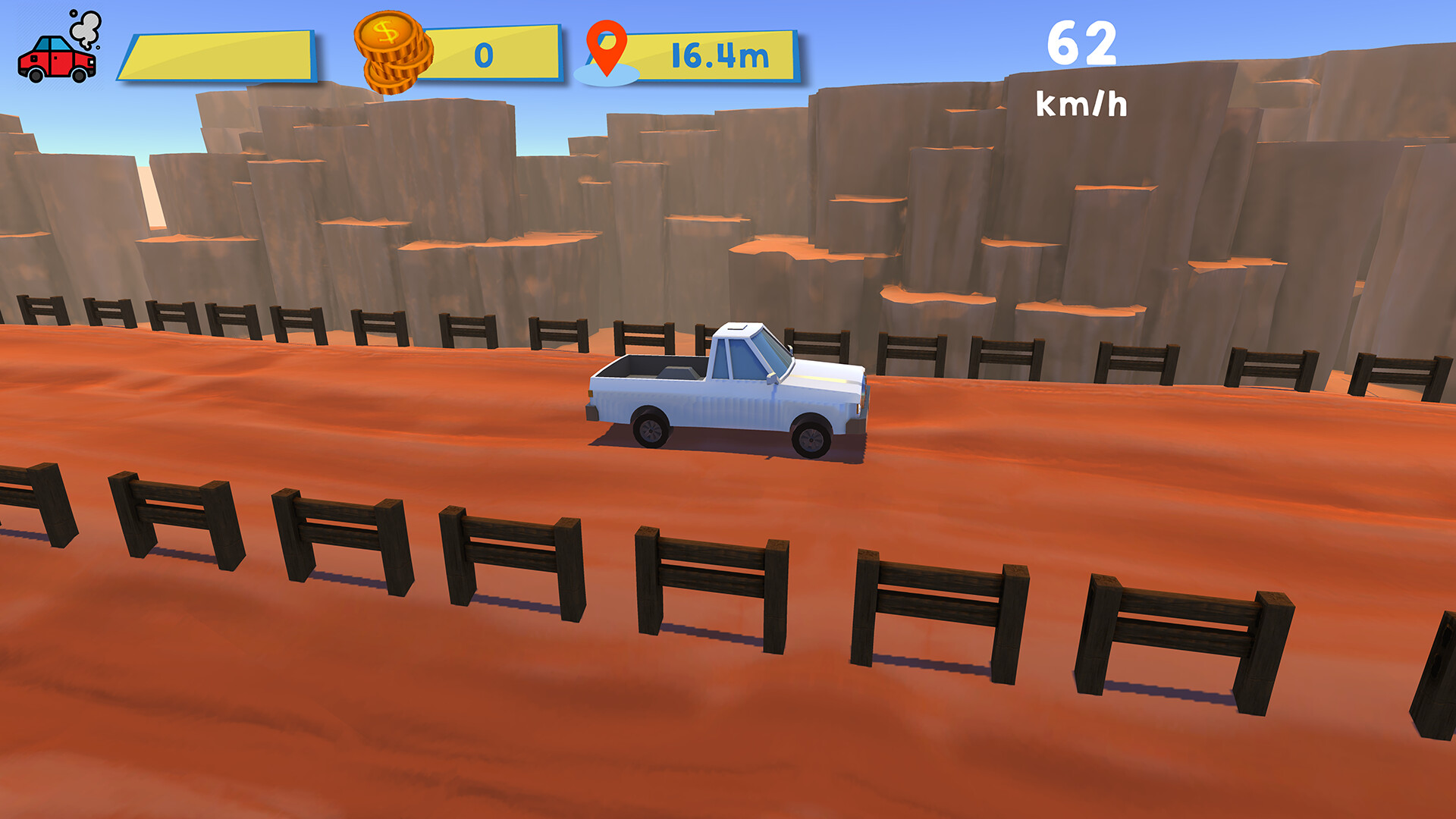Click the front wheel of the pickup
Image resolution: width=1456 pixels, height=819 pixels.
[x=811, y=438]
